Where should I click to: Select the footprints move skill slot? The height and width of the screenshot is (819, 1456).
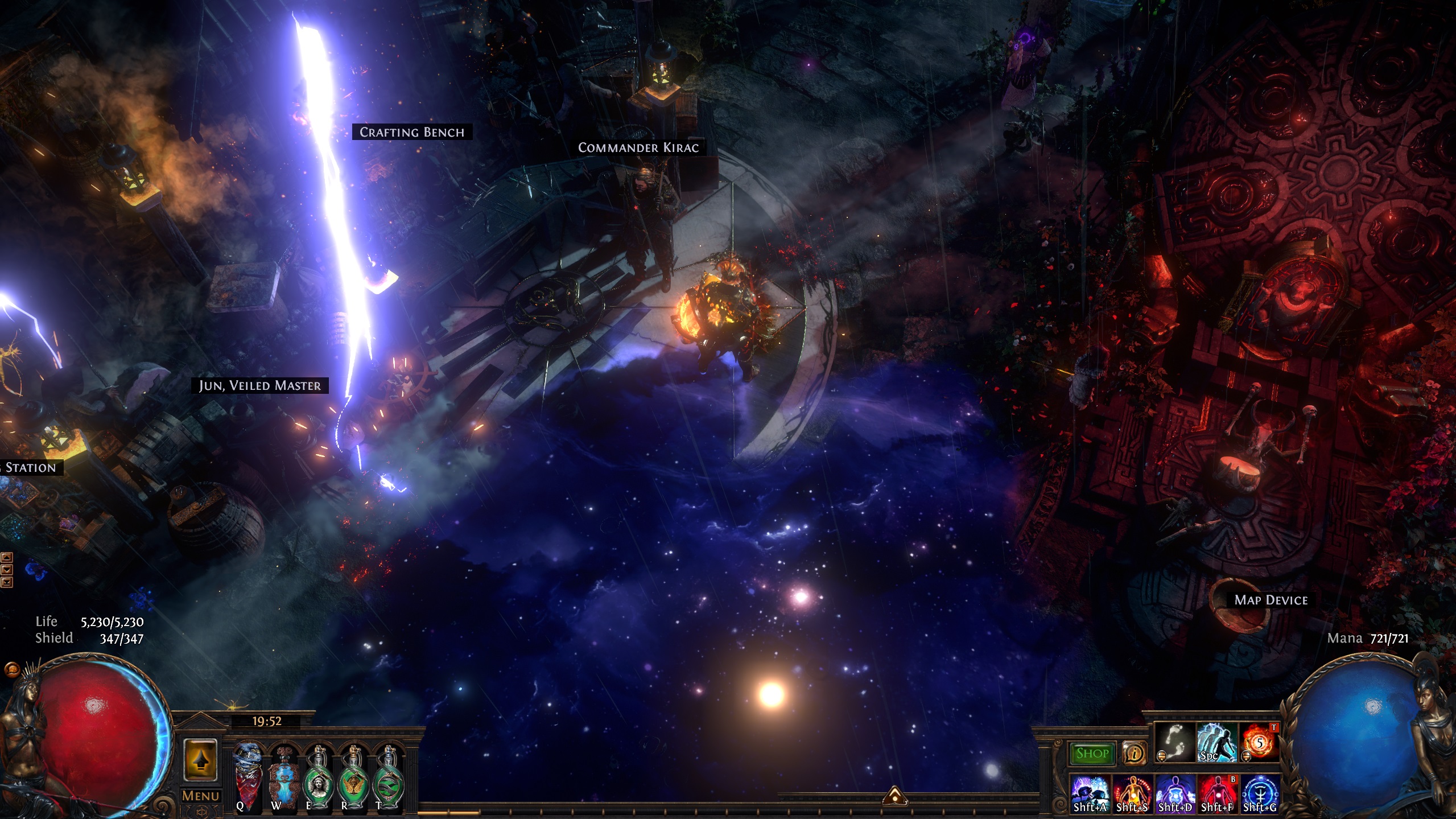(x=1175, y=742)
